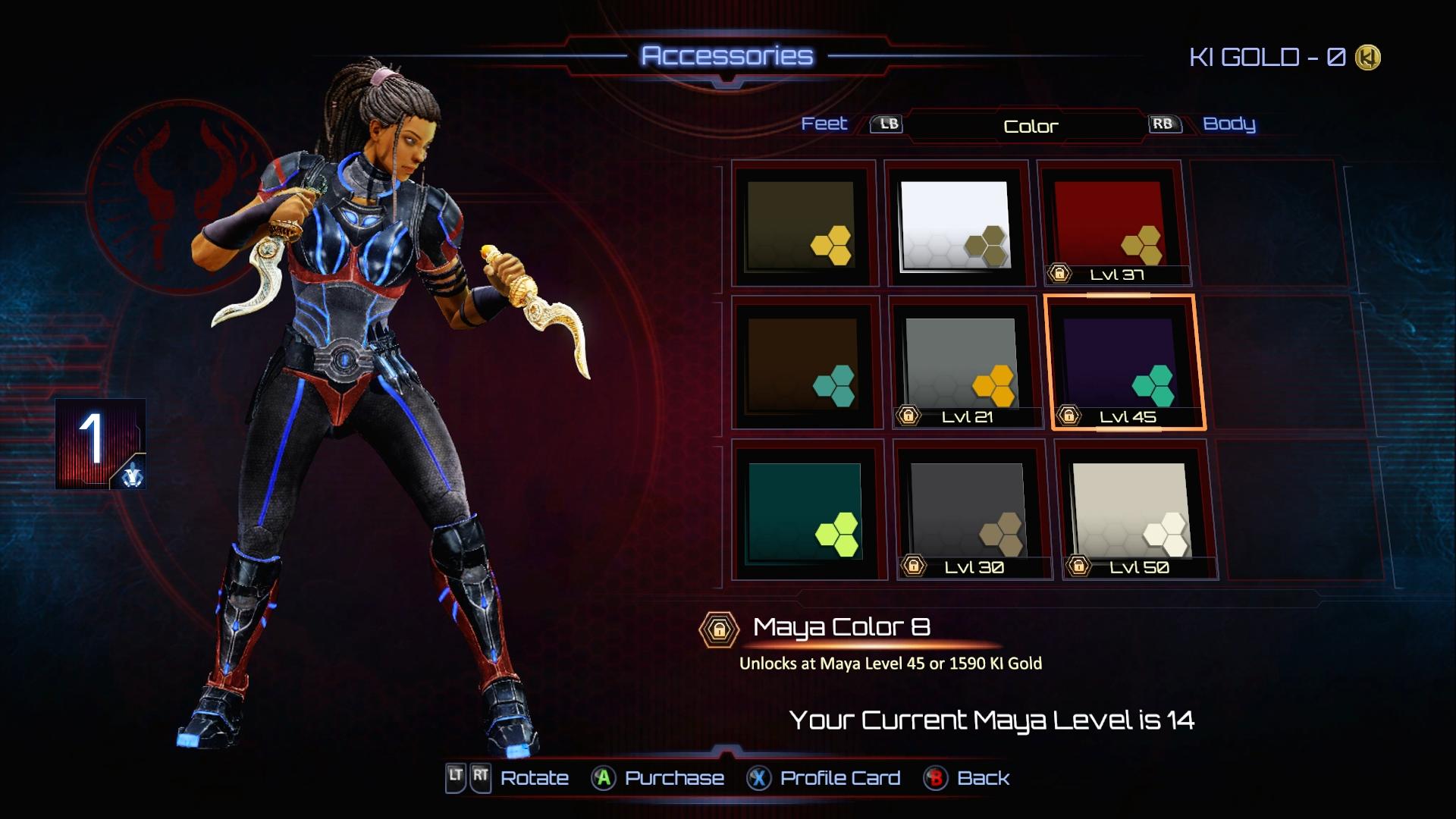This screenshot has width=1456, height=819.
Task: Switch to the Feet category
Action: point(824,124)
